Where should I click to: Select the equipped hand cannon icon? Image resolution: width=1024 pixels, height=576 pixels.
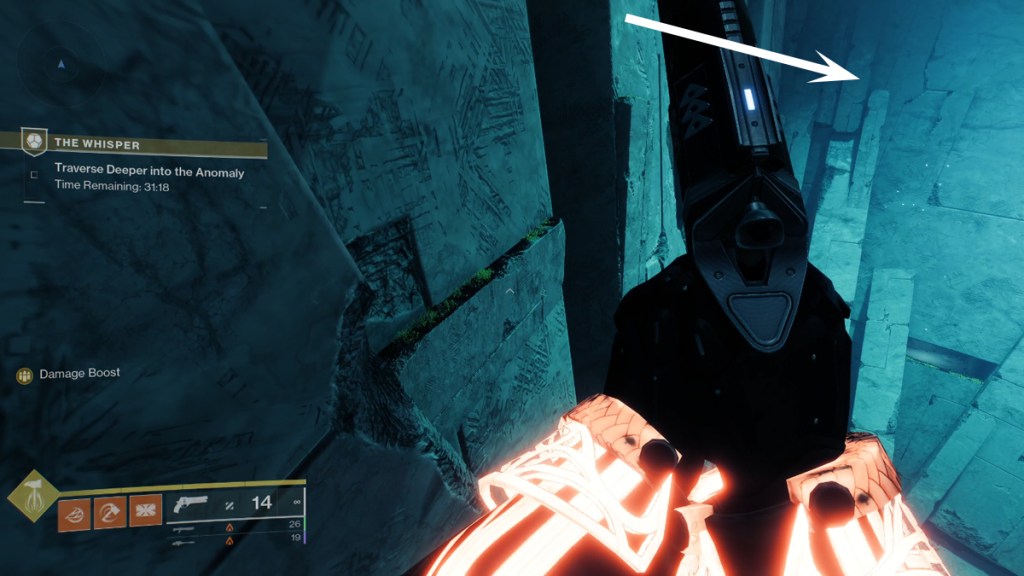pyautogui.click(x=190, y=503)
